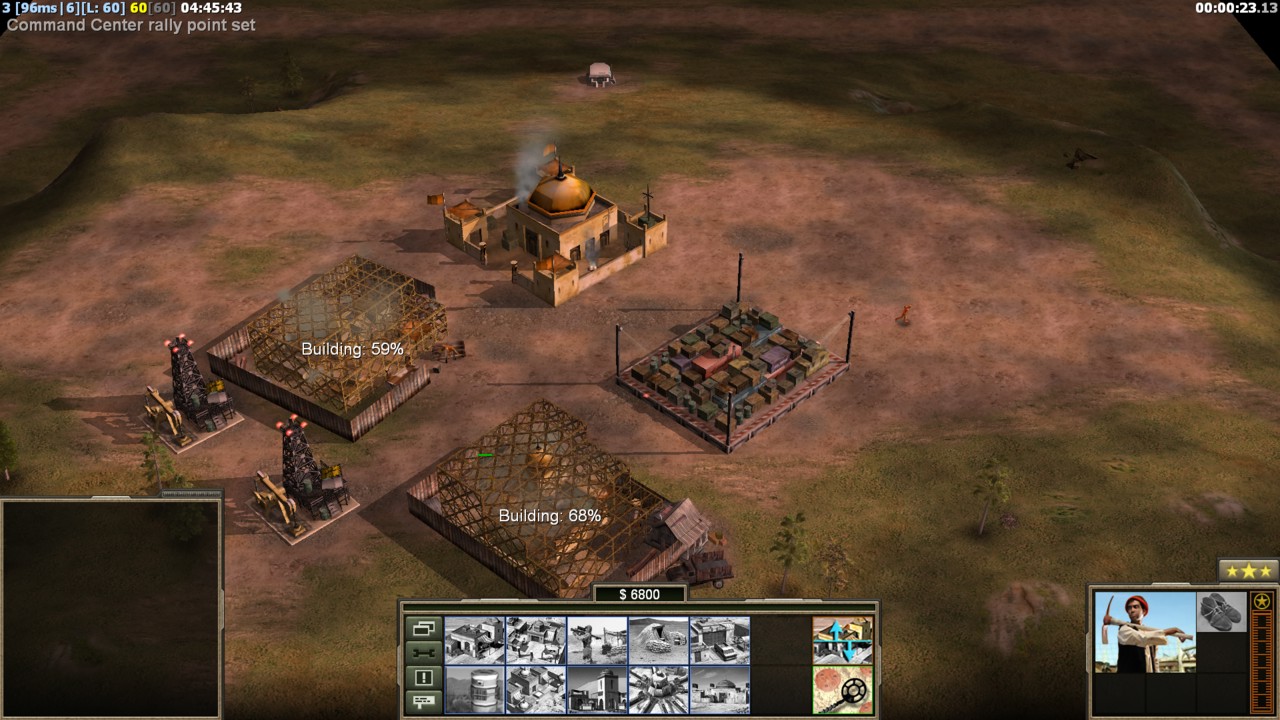Activate the mine detector disarm ability

(x=843, y=690)
